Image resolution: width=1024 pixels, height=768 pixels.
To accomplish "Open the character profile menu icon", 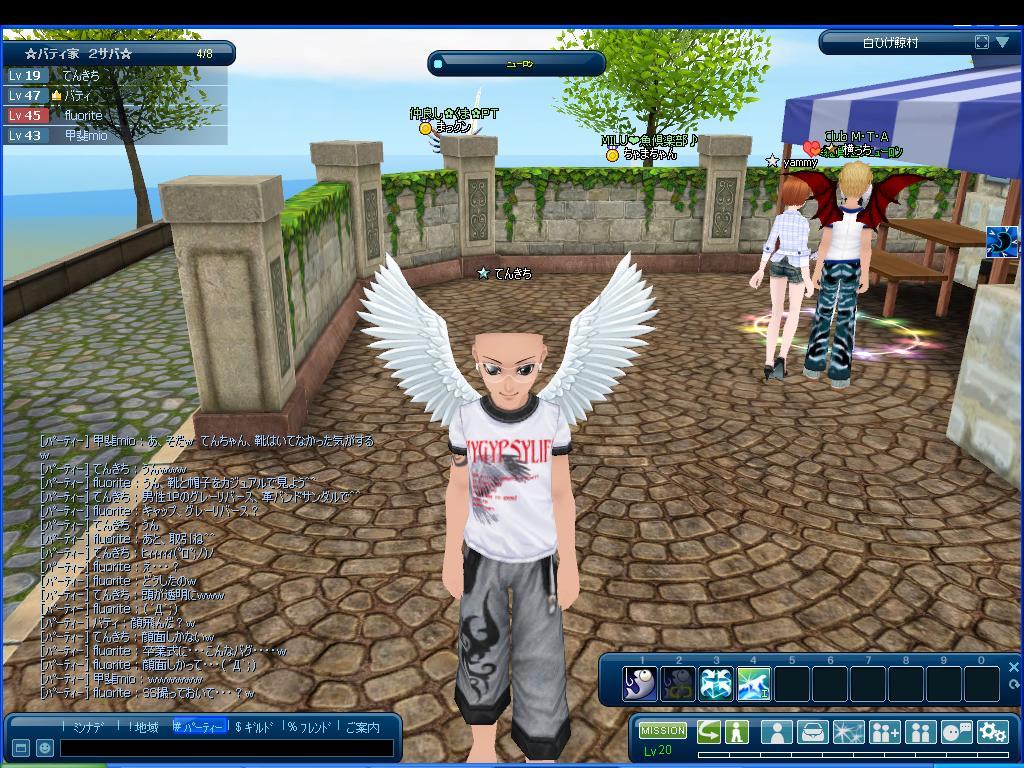I will (776, 731).
